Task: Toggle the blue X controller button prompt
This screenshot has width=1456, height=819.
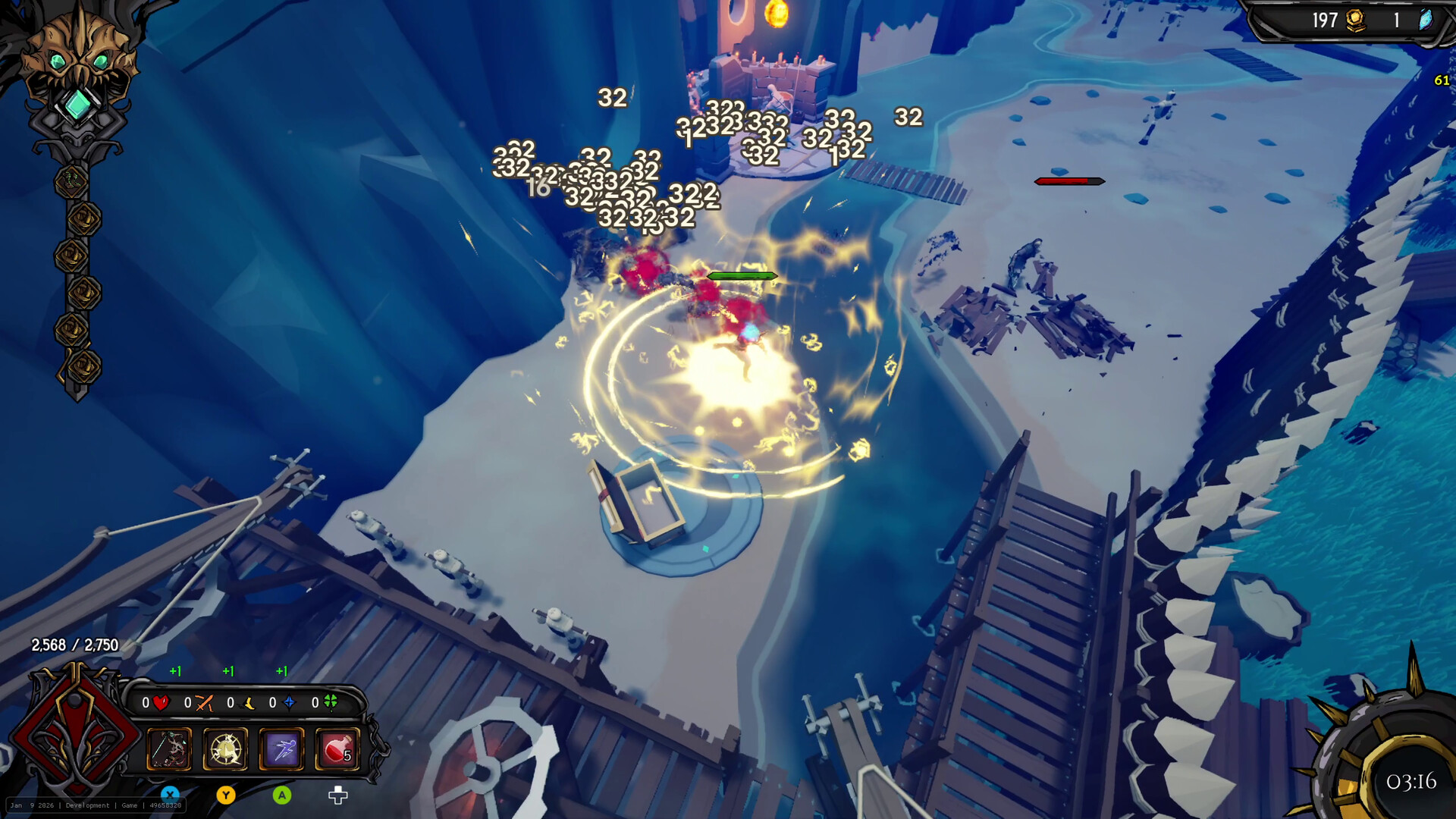Action: [170, 795]
